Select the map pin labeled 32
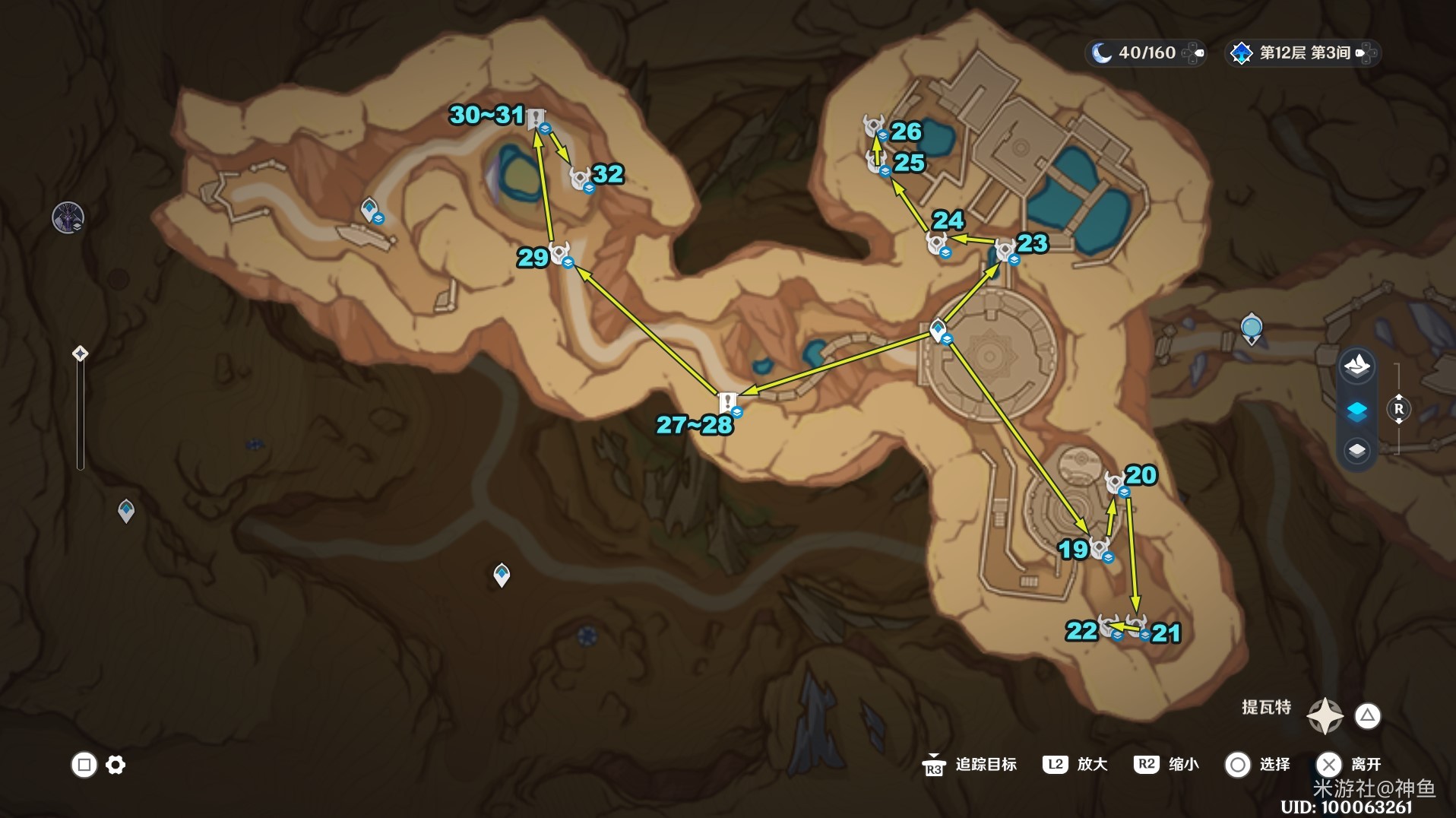 581,179
